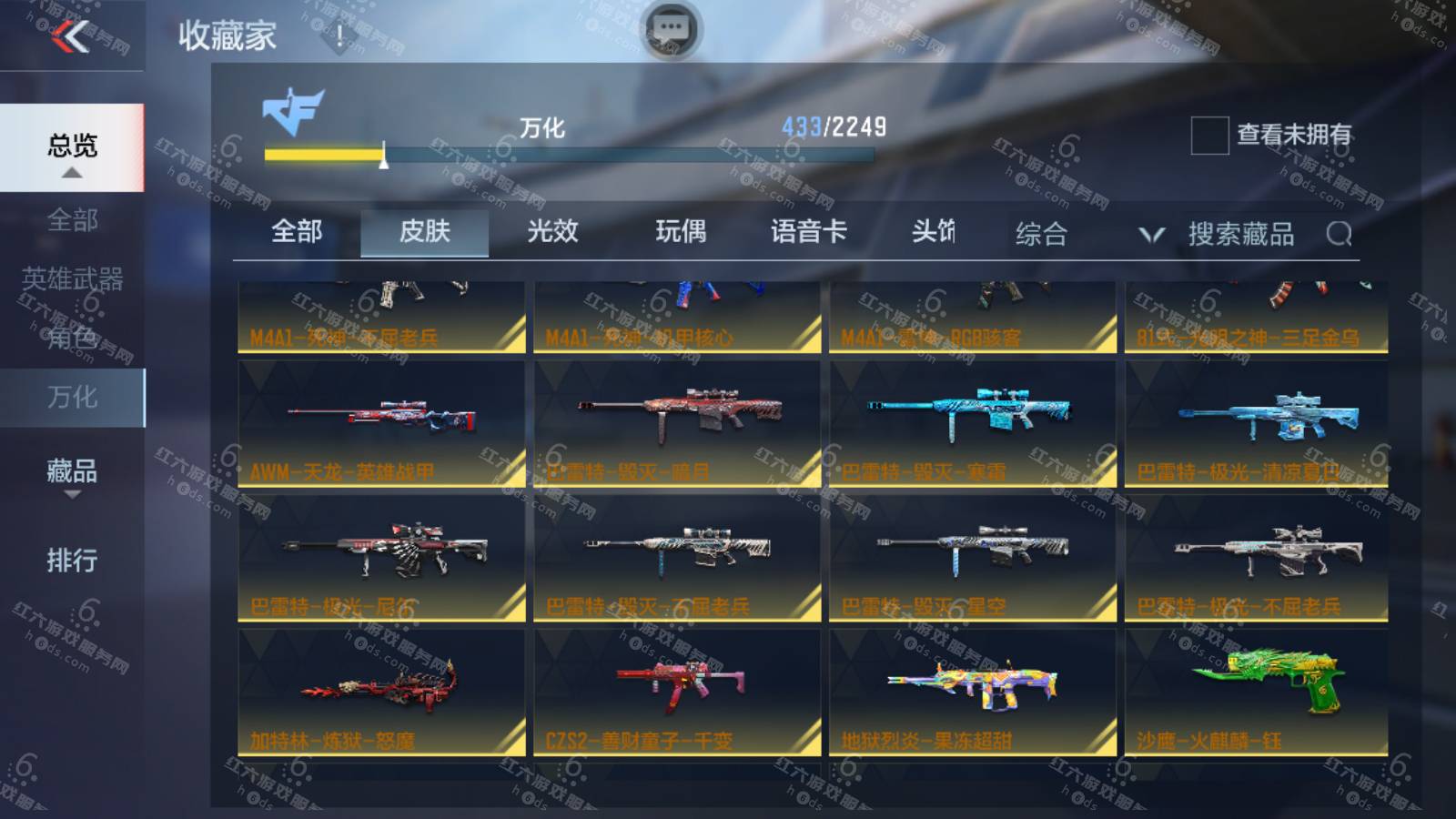1456x819 pixels.
Task: Select the AWM-天龙-英雄战甲 skin
Action: point(381,424)
